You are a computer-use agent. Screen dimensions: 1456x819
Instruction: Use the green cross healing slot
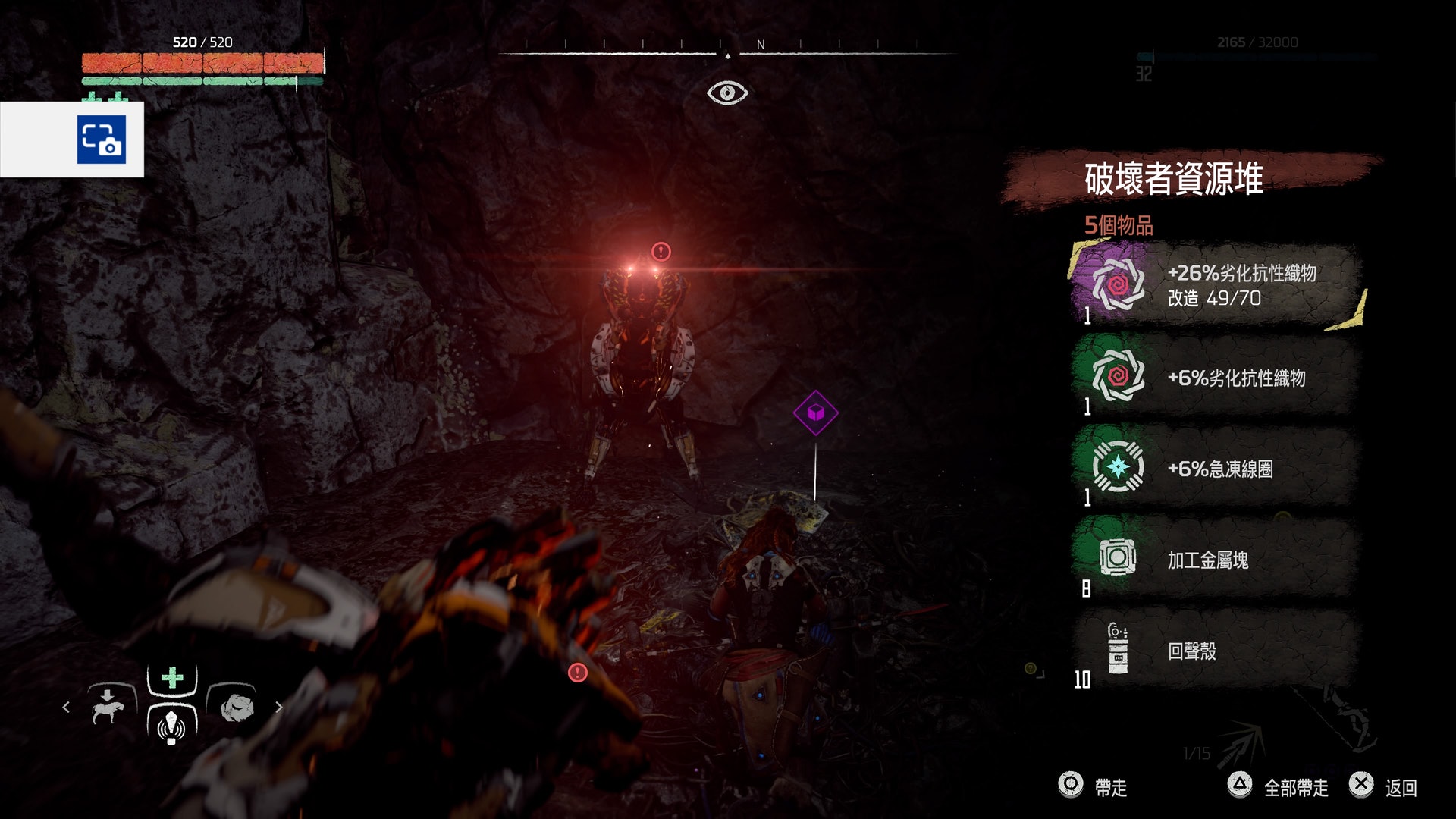pyautogui.click(x=172, y=677)
